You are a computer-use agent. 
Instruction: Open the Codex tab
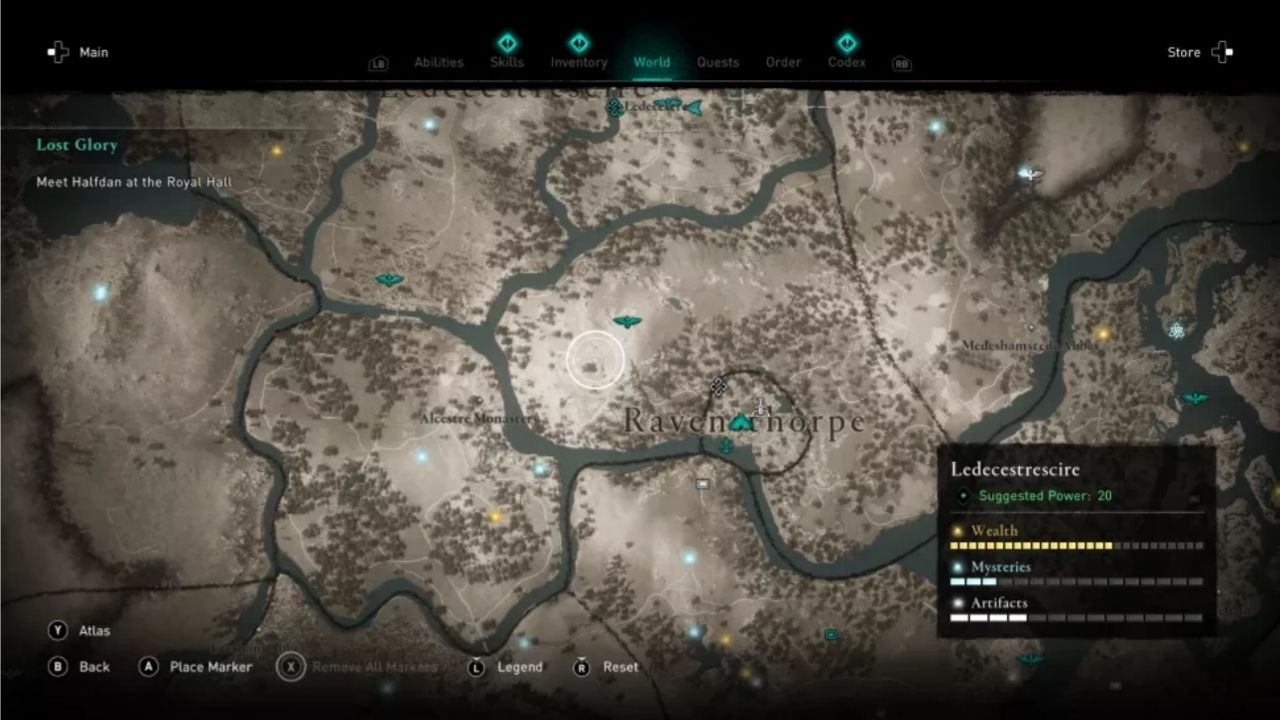(x=846, y=62)
